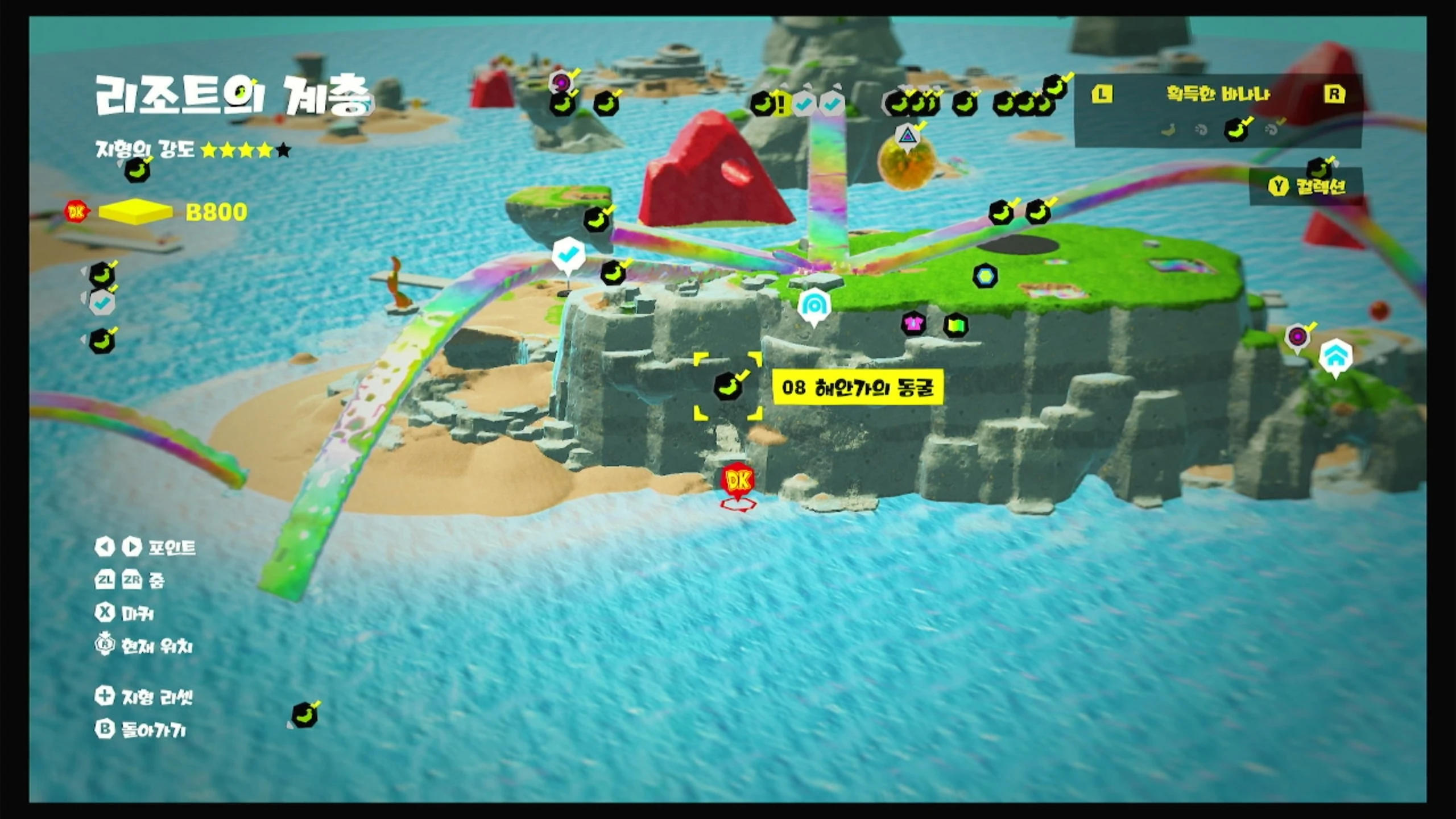Select the highlighted banana marker 08 해안가의 동굴
Viewport: 1456px width, 819px height.
[728, 387]
